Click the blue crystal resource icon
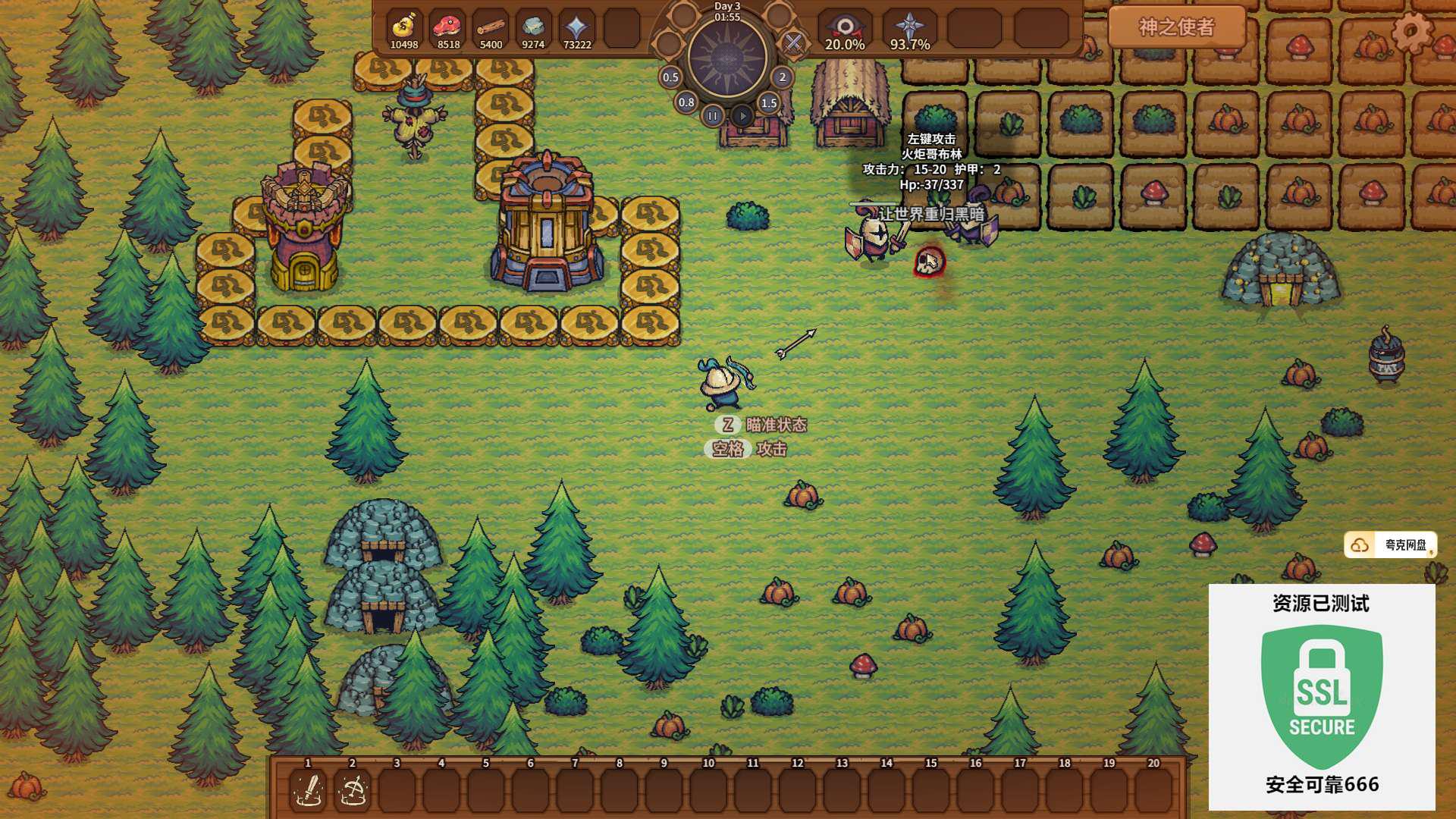The image size is (1456, 819). pos(577,27)
